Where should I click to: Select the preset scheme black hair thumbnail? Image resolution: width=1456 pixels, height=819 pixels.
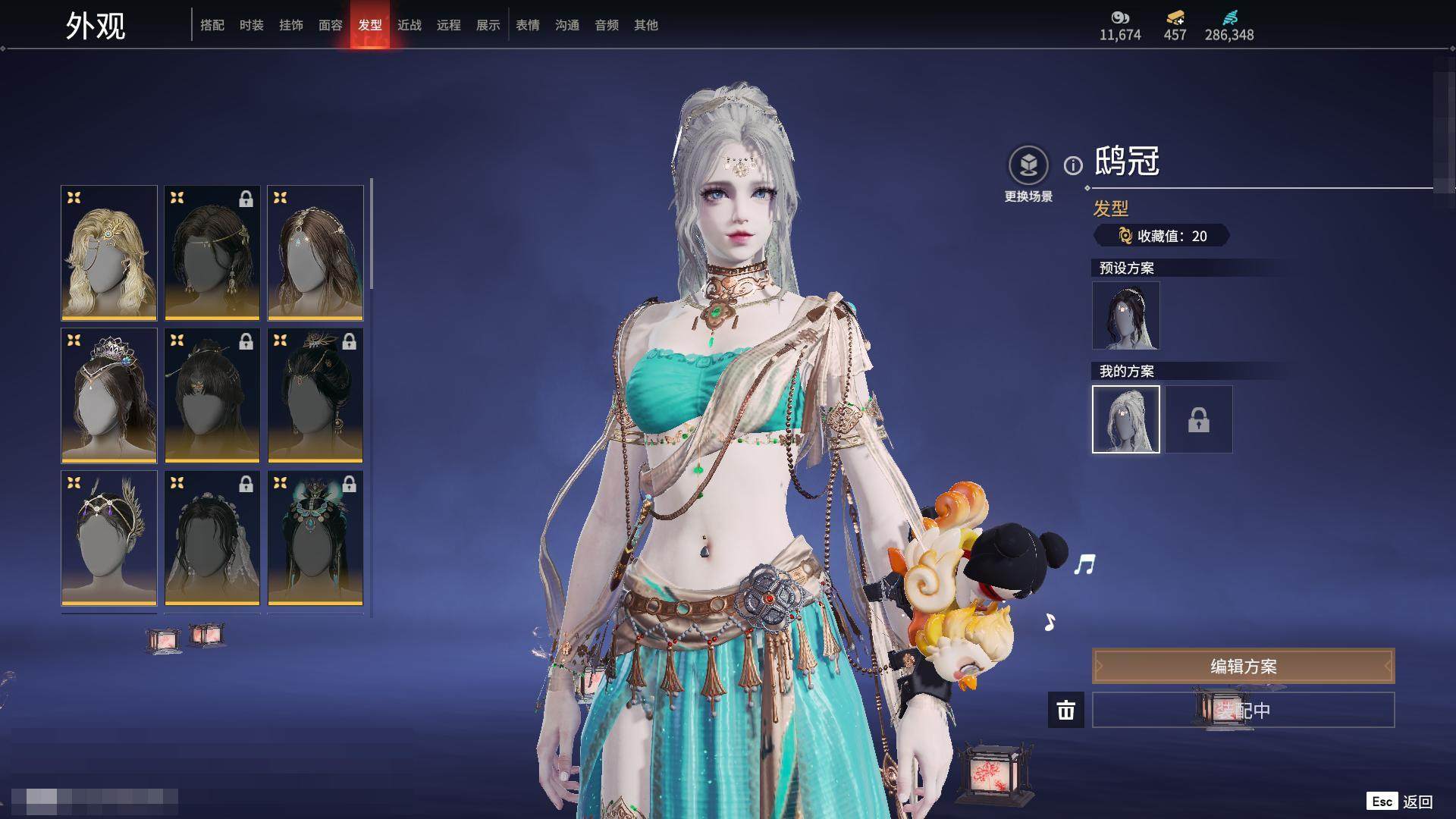pos(1125,315)
